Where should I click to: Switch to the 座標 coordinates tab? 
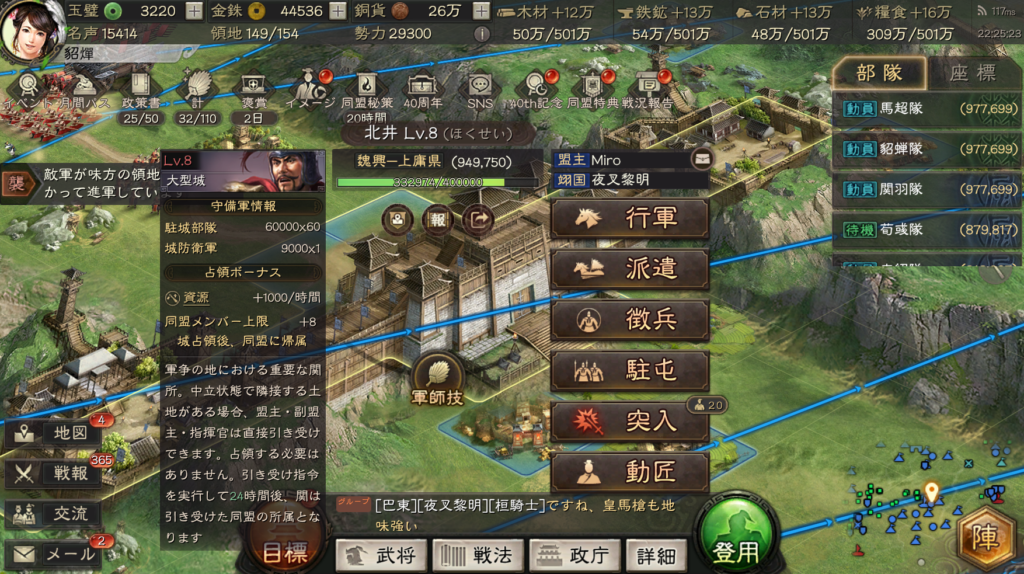[x=971, y=72]
